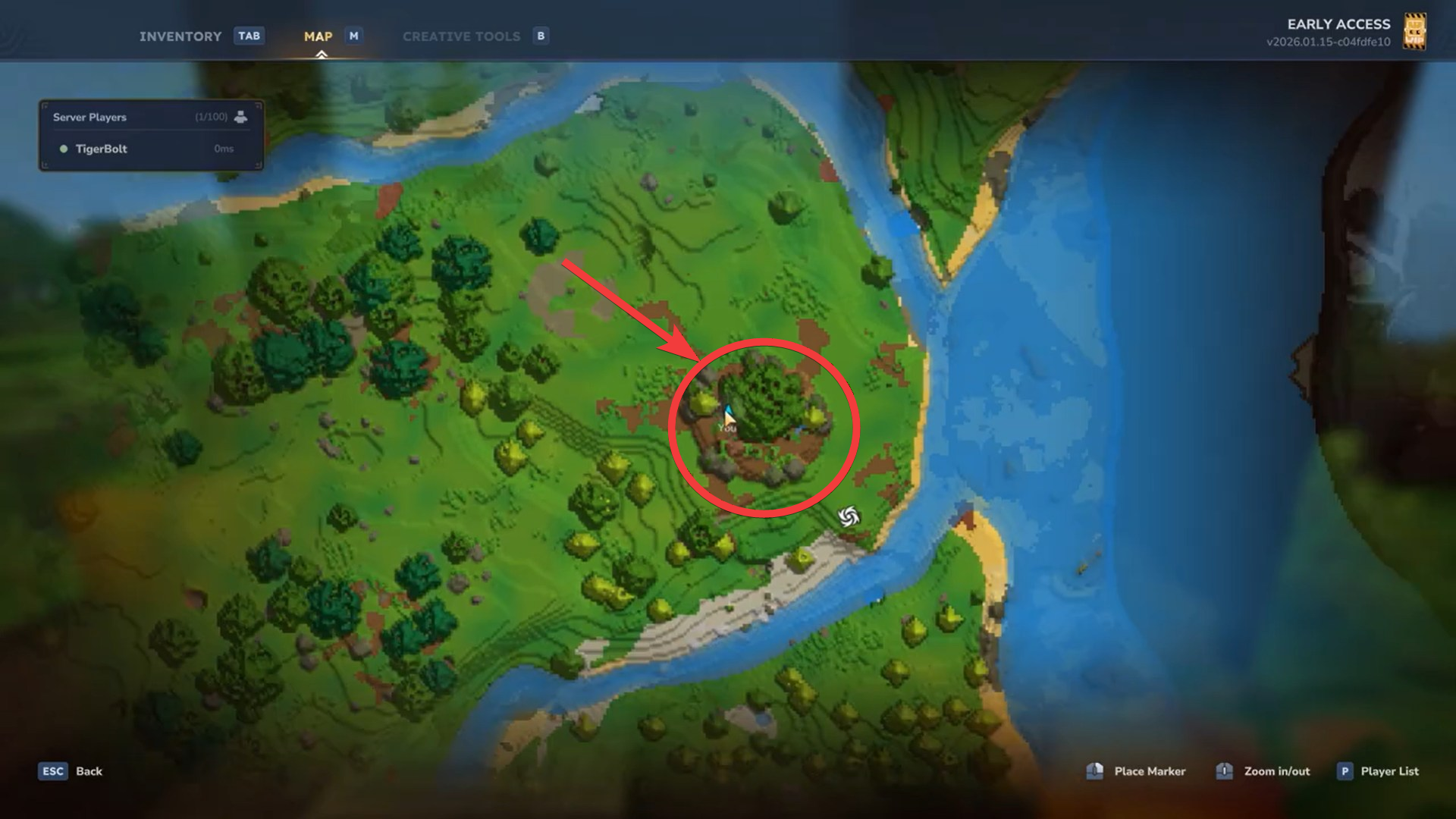The image size is (1456, 819).
Task: Click the TigerBolt player name
Action: (x=101, y=149)
